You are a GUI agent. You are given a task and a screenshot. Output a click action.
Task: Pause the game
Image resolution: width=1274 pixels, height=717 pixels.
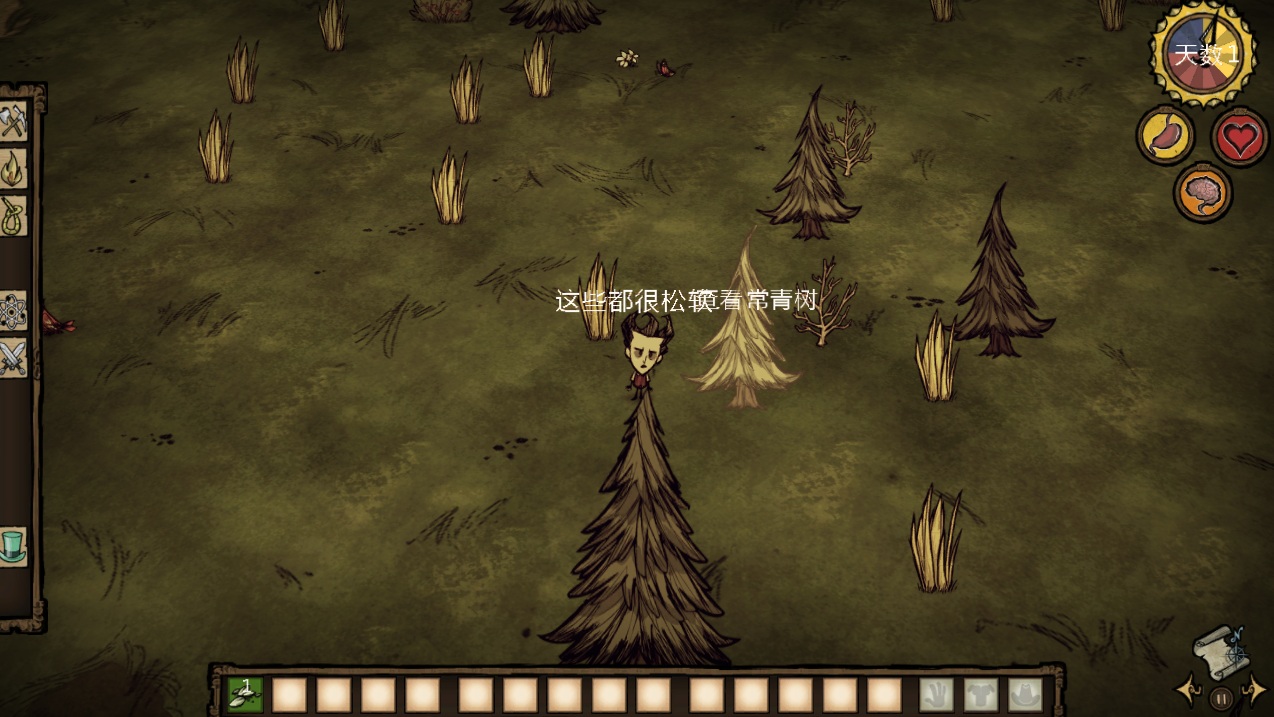[x=1220, y=698]
